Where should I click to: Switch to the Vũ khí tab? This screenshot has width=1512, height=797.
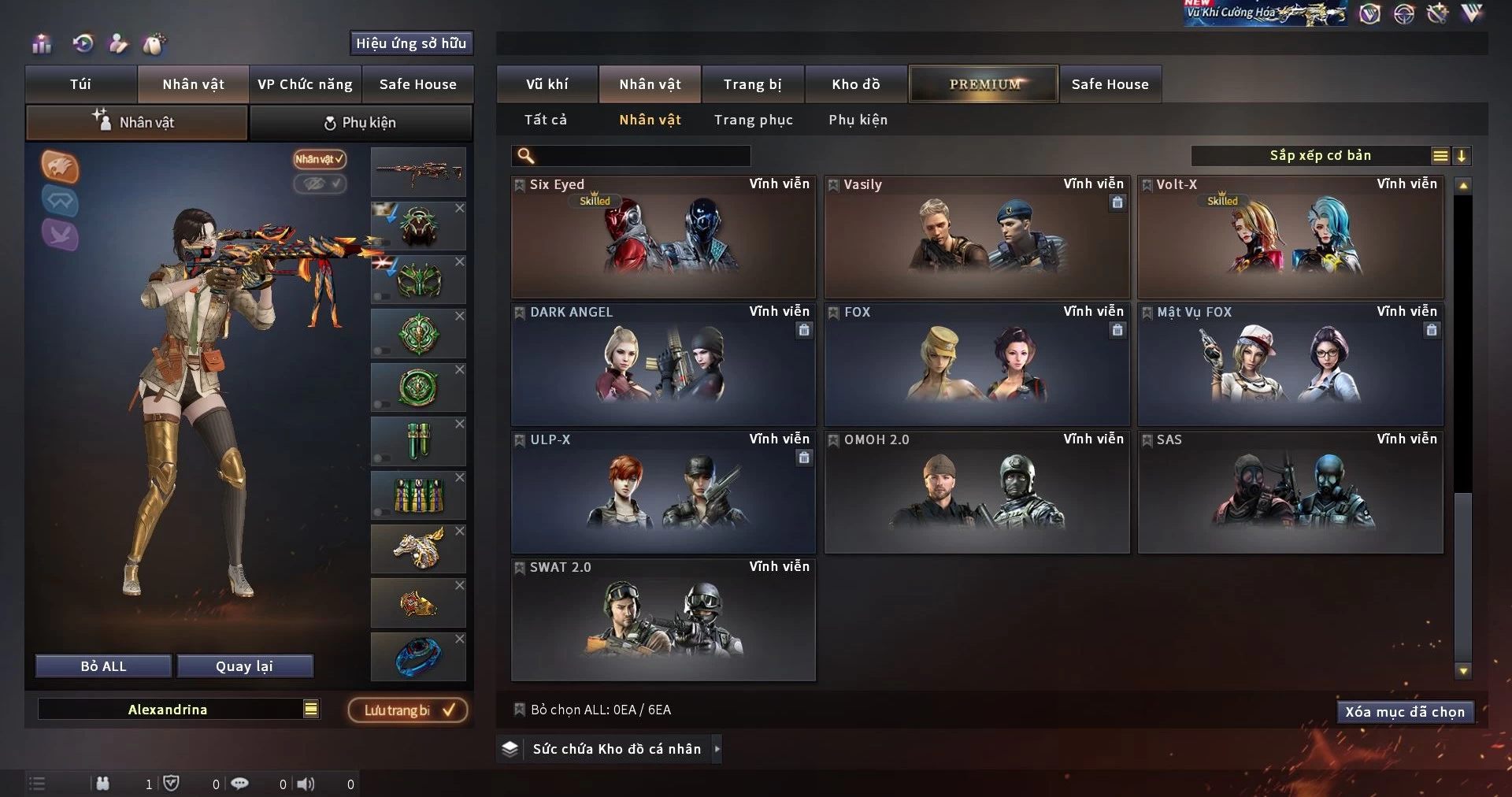547,84
